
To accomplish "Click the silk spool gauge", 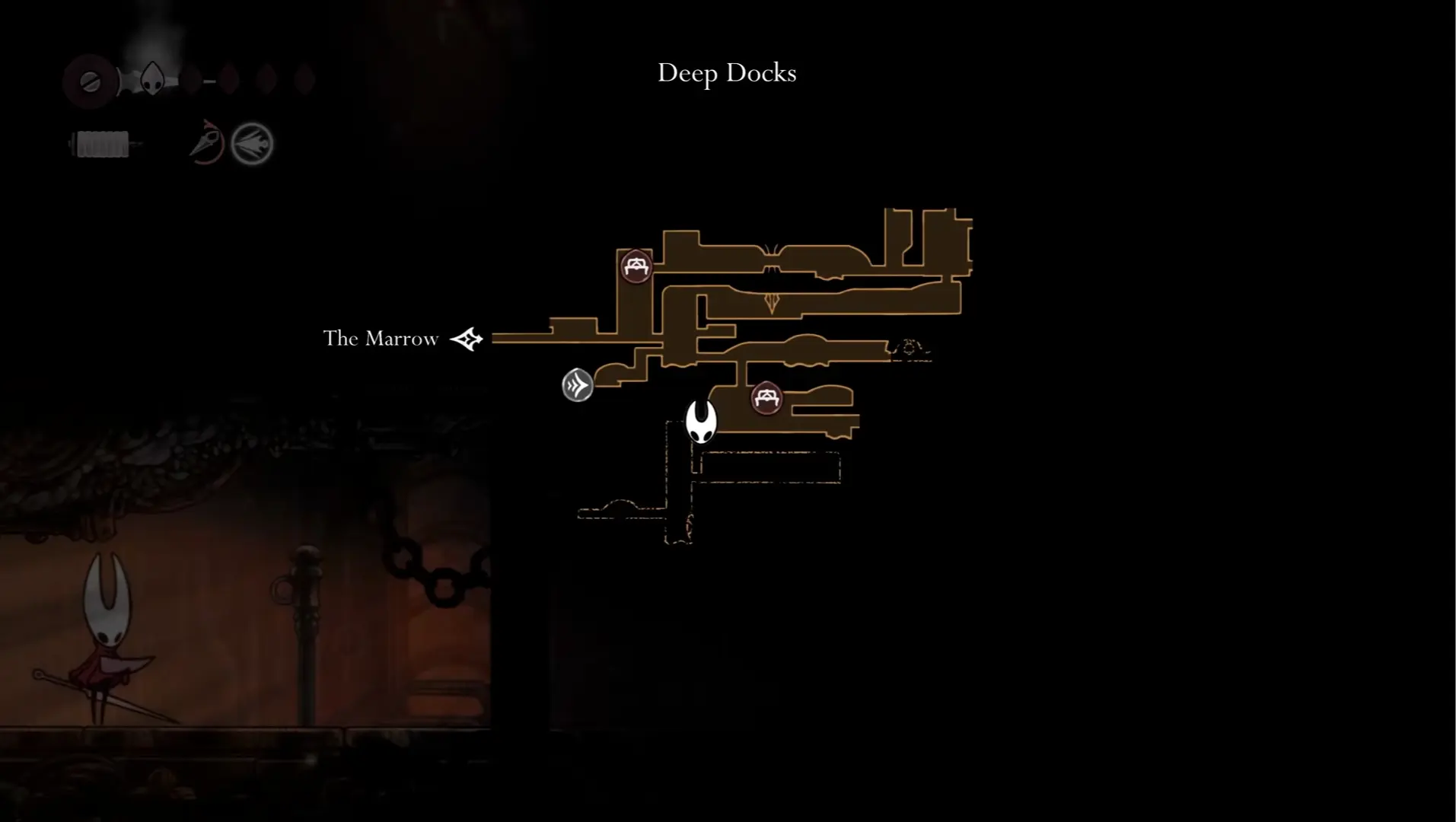I will 103,143.
